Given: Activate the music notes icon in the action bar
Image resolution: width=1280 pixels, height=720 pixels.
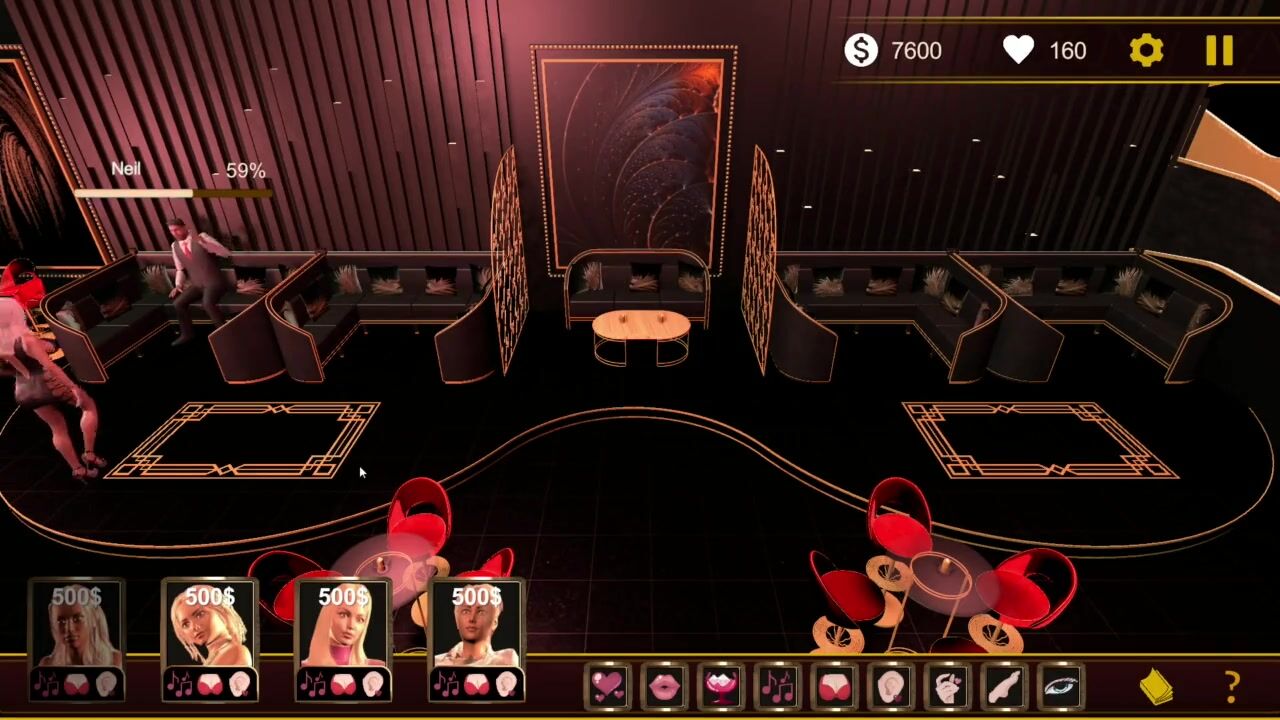Looking at the screenshot, I should [x=778, y=686].
